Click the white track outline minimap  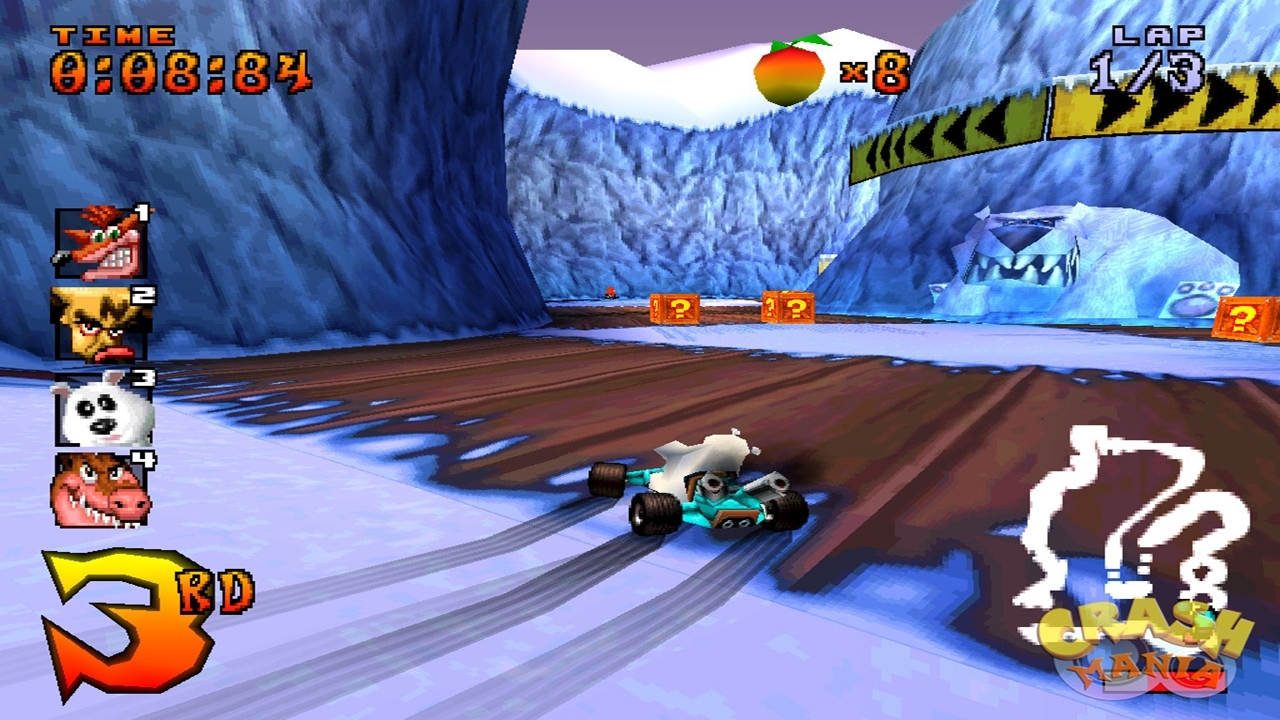[1130, 520]
